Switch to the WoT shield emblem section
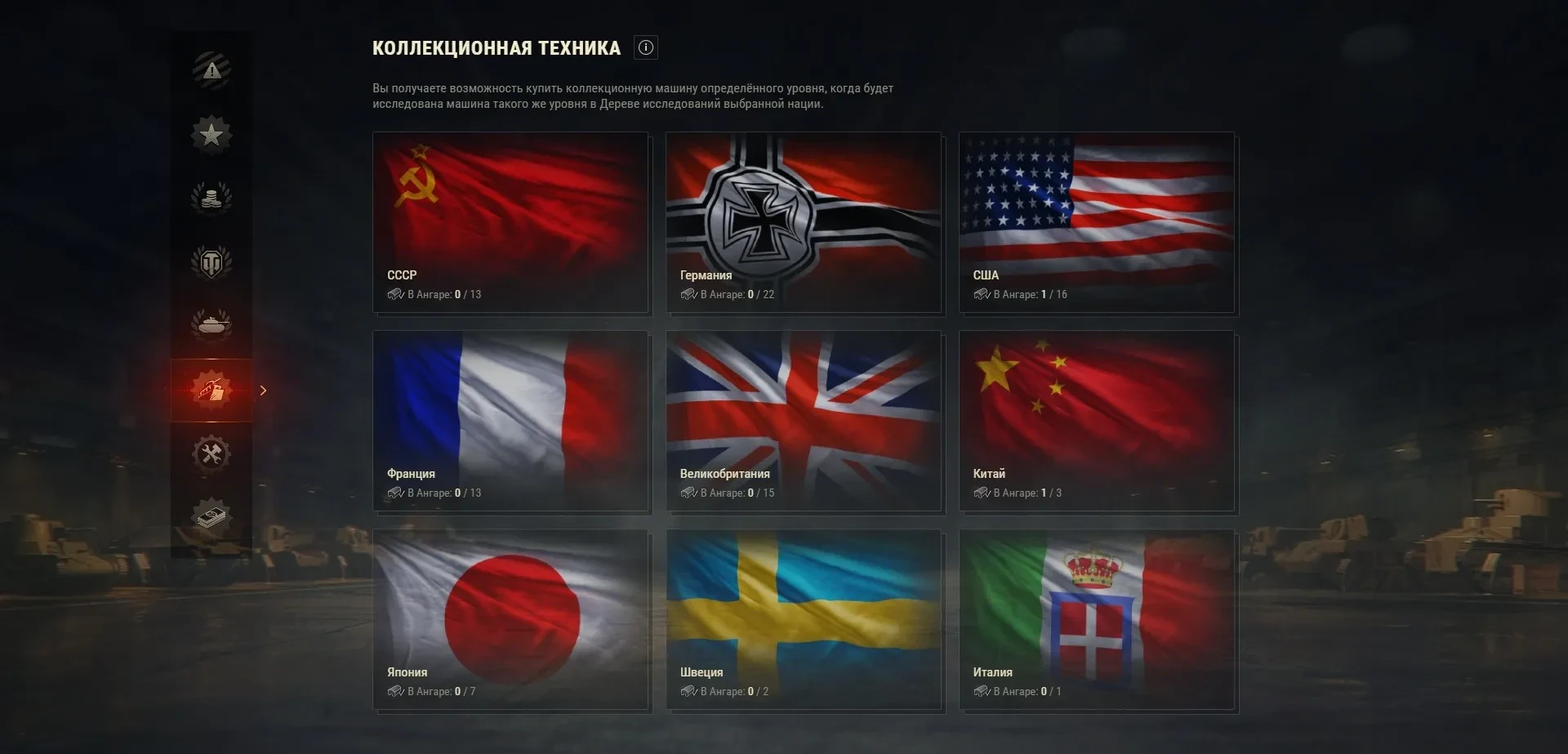The image size is (1568, 754). [212, 262]
